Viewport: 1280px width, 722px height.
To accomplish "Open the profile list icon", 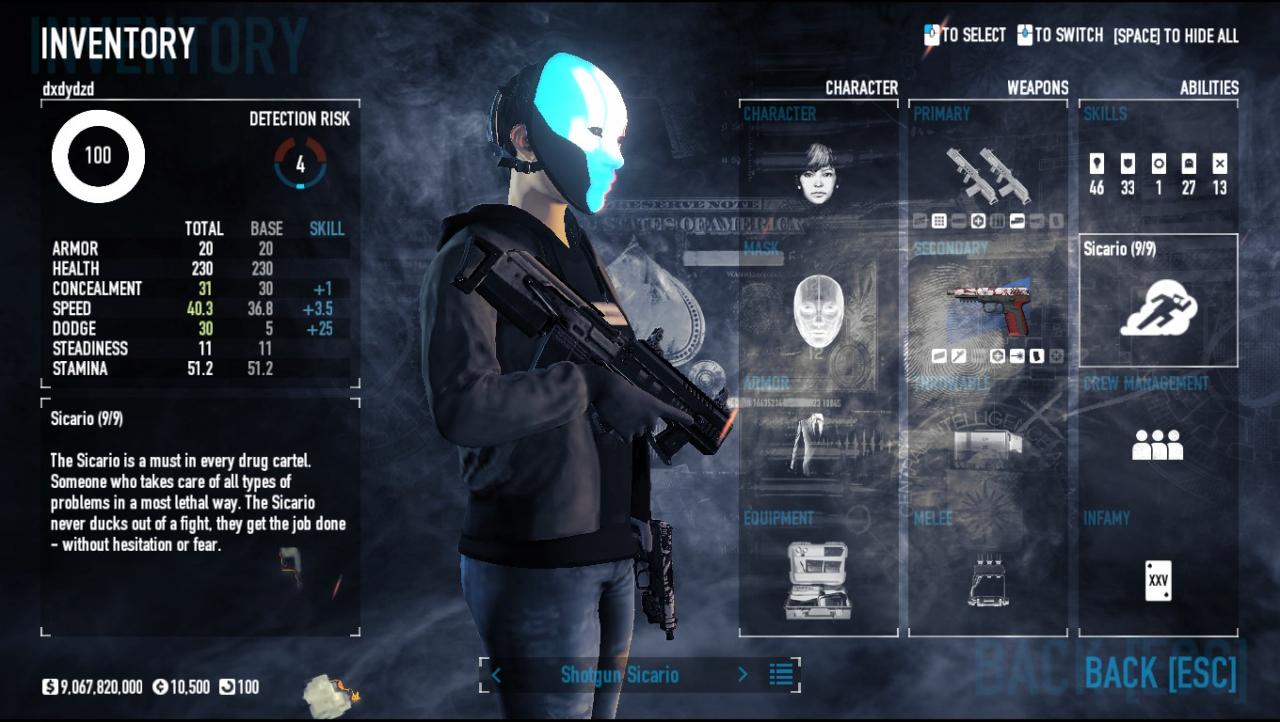I will [781, 675].
